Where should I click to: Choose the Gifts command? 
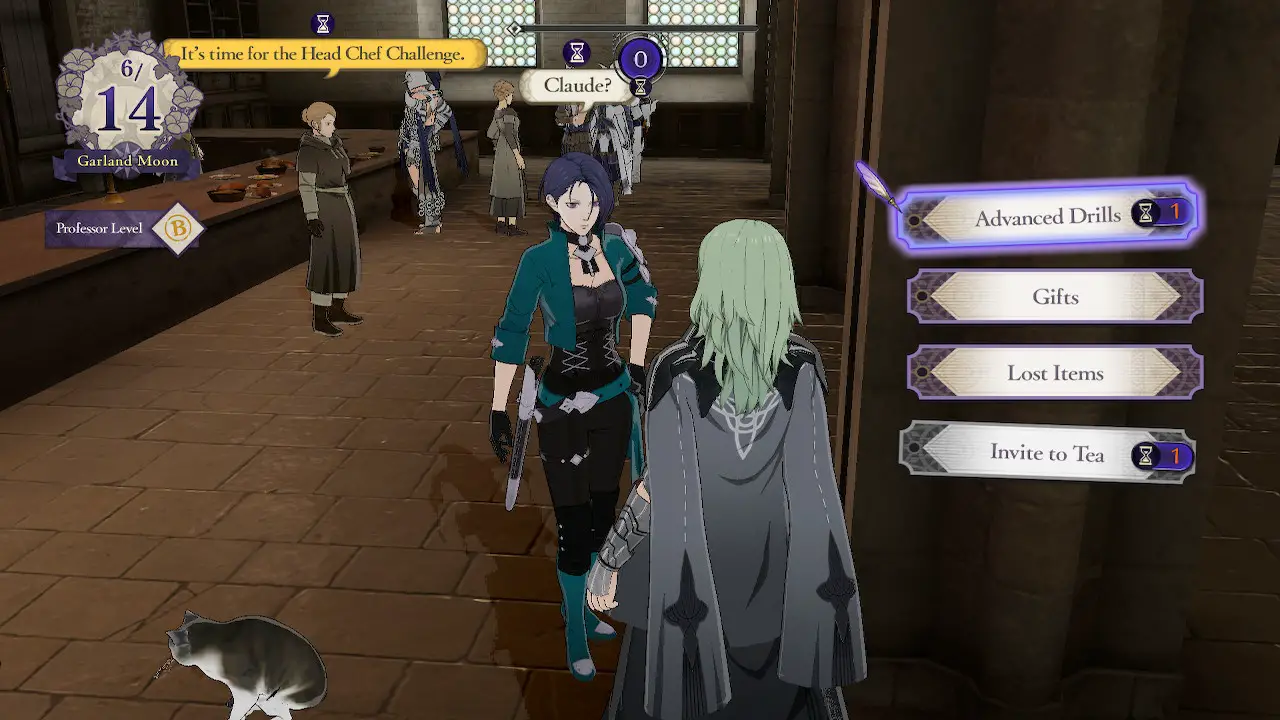click(x=1053, y=296)
